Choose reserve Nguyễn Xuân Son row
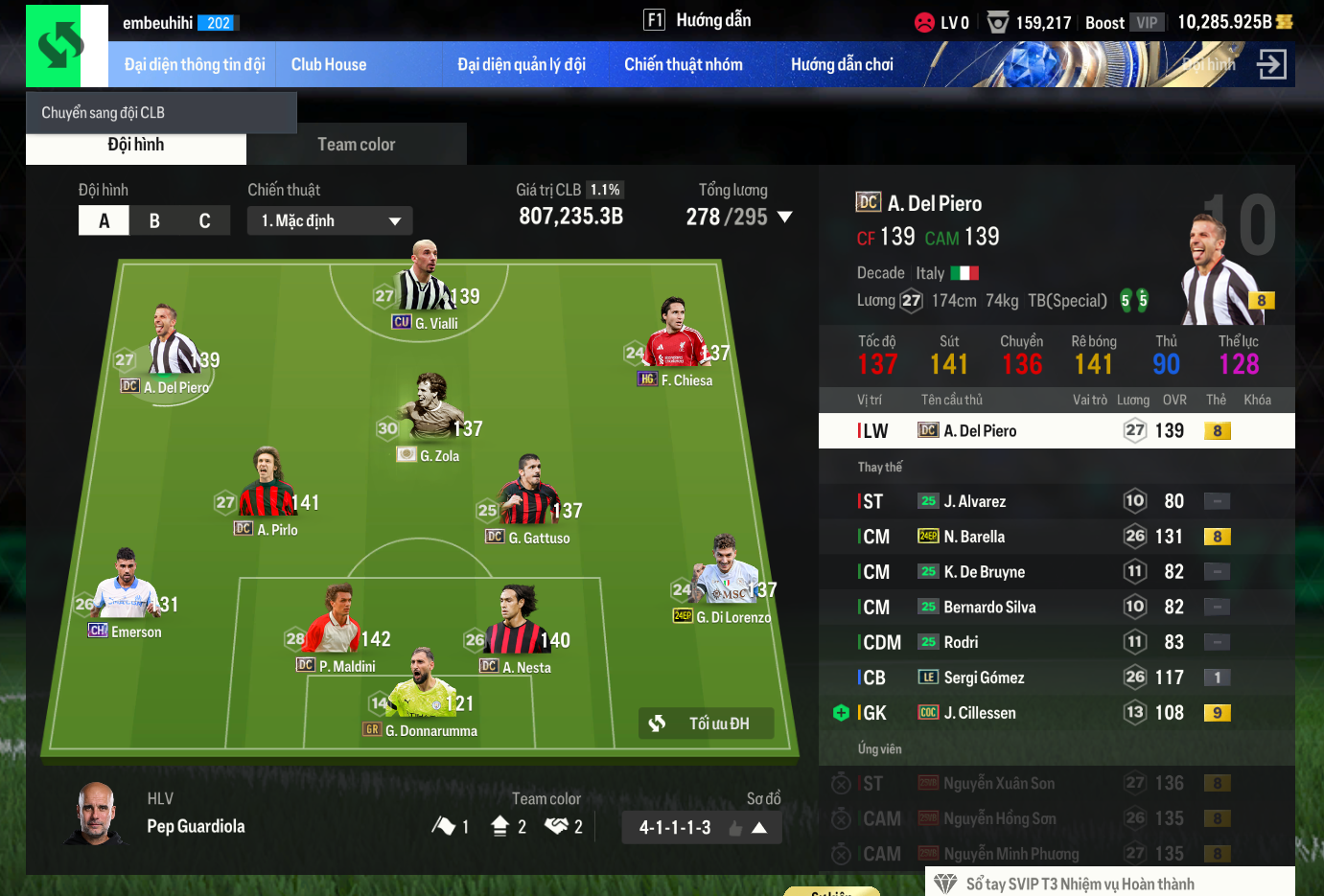Image resolution: width=1324 pixels, height=896 pixels. [x=1056, y=784]
